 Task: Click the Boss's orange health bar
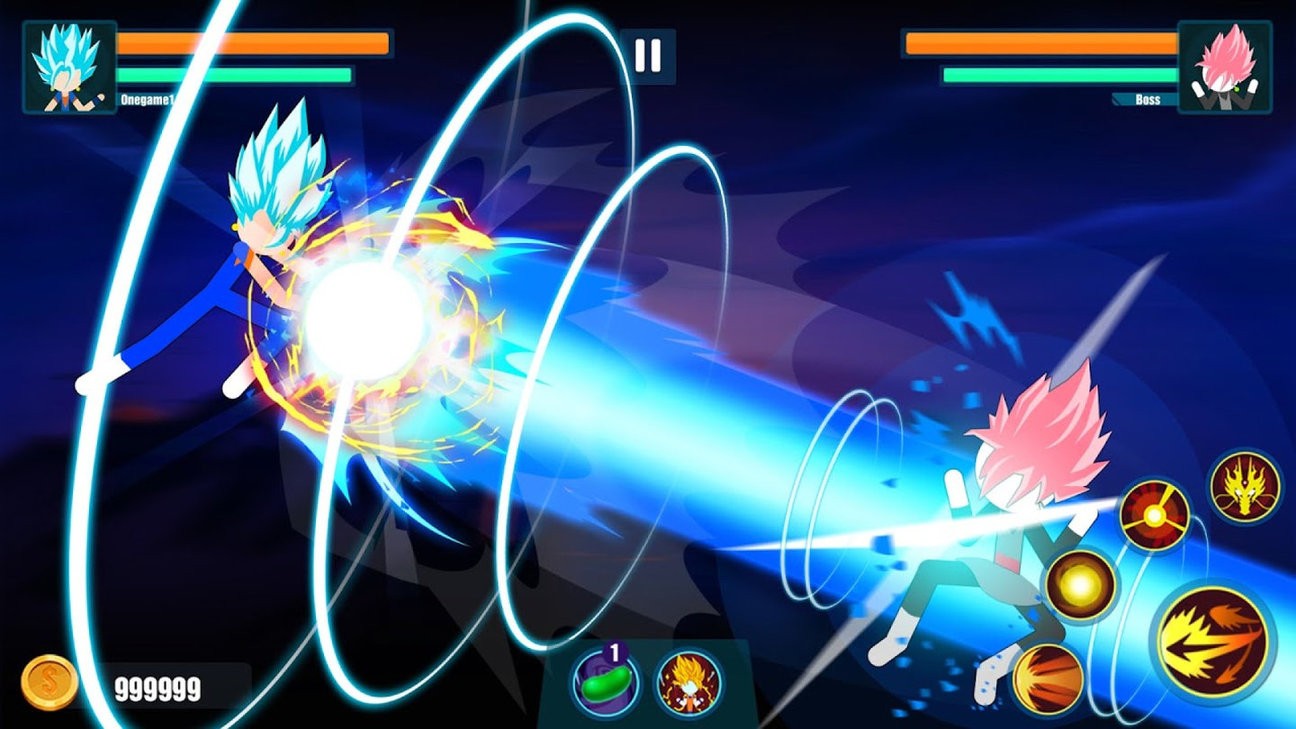[x=1038, y=45]
